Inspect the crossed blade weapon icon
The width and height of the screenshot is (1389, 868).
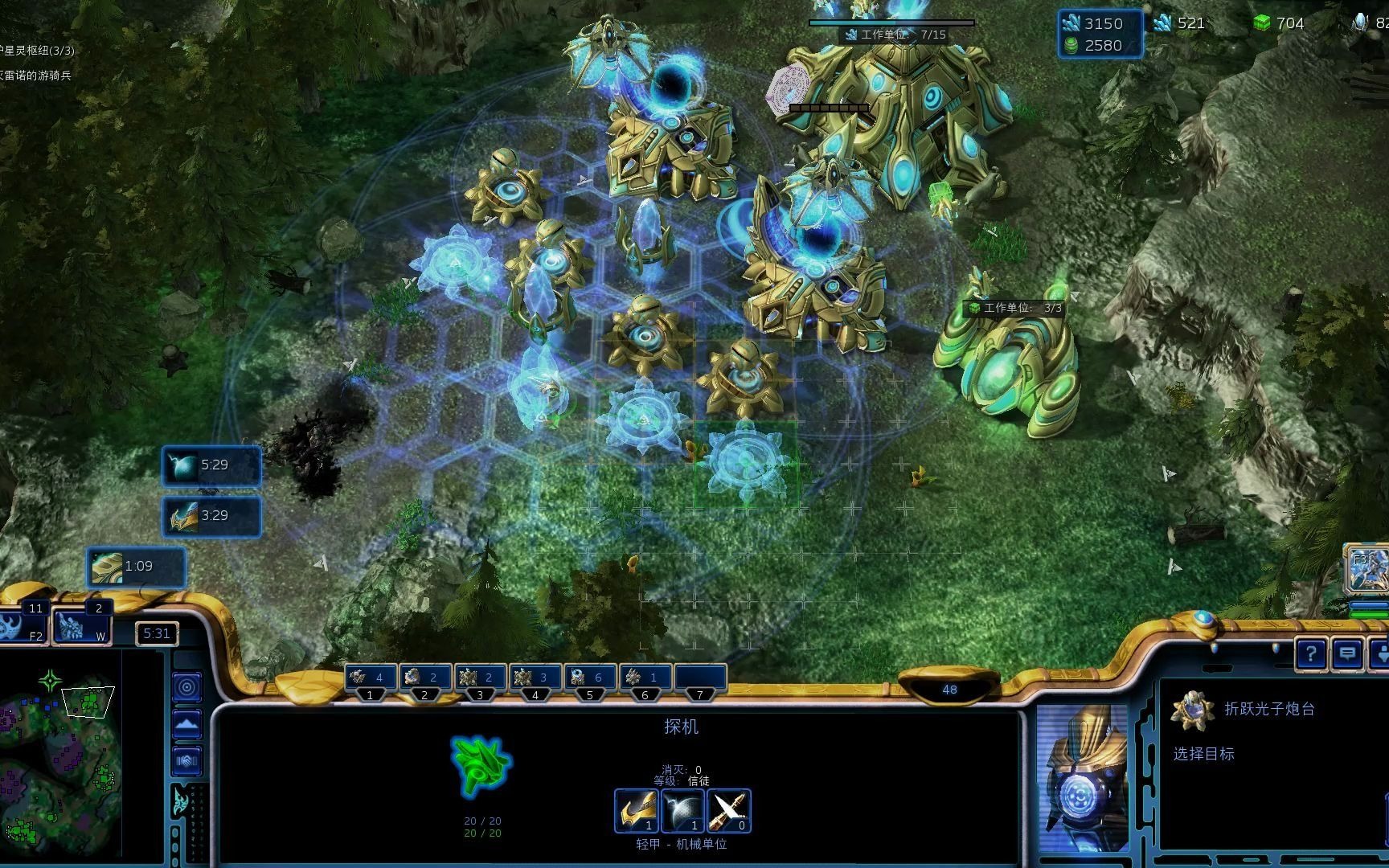point(729,810)
